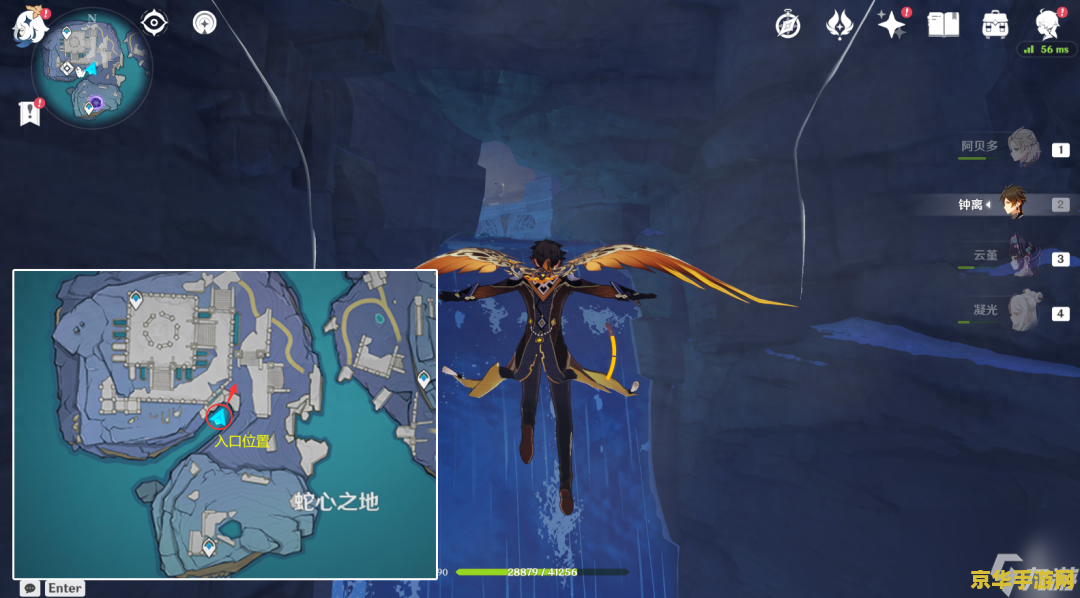1080x598 pixels.
Task: Open the character screen icon
Action: coord(1047,24)
